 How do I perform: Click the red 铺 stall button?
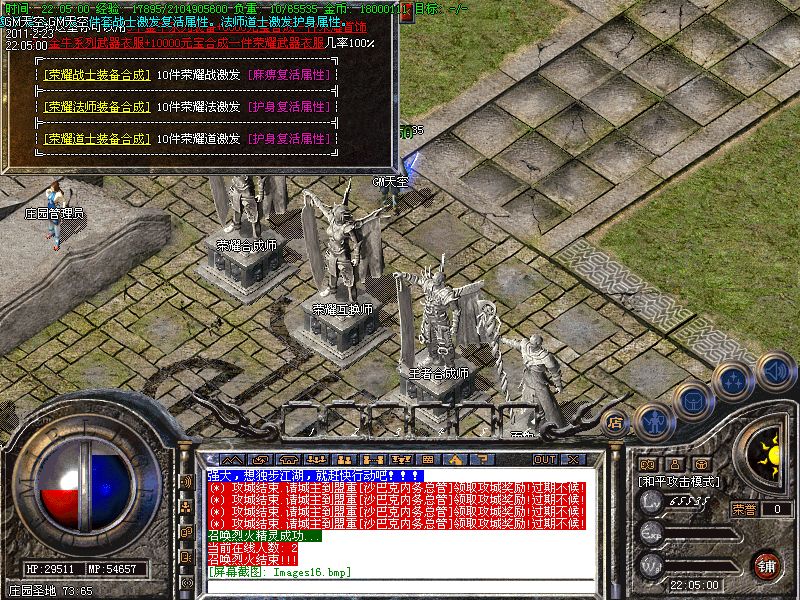click(x=767, y=564)
